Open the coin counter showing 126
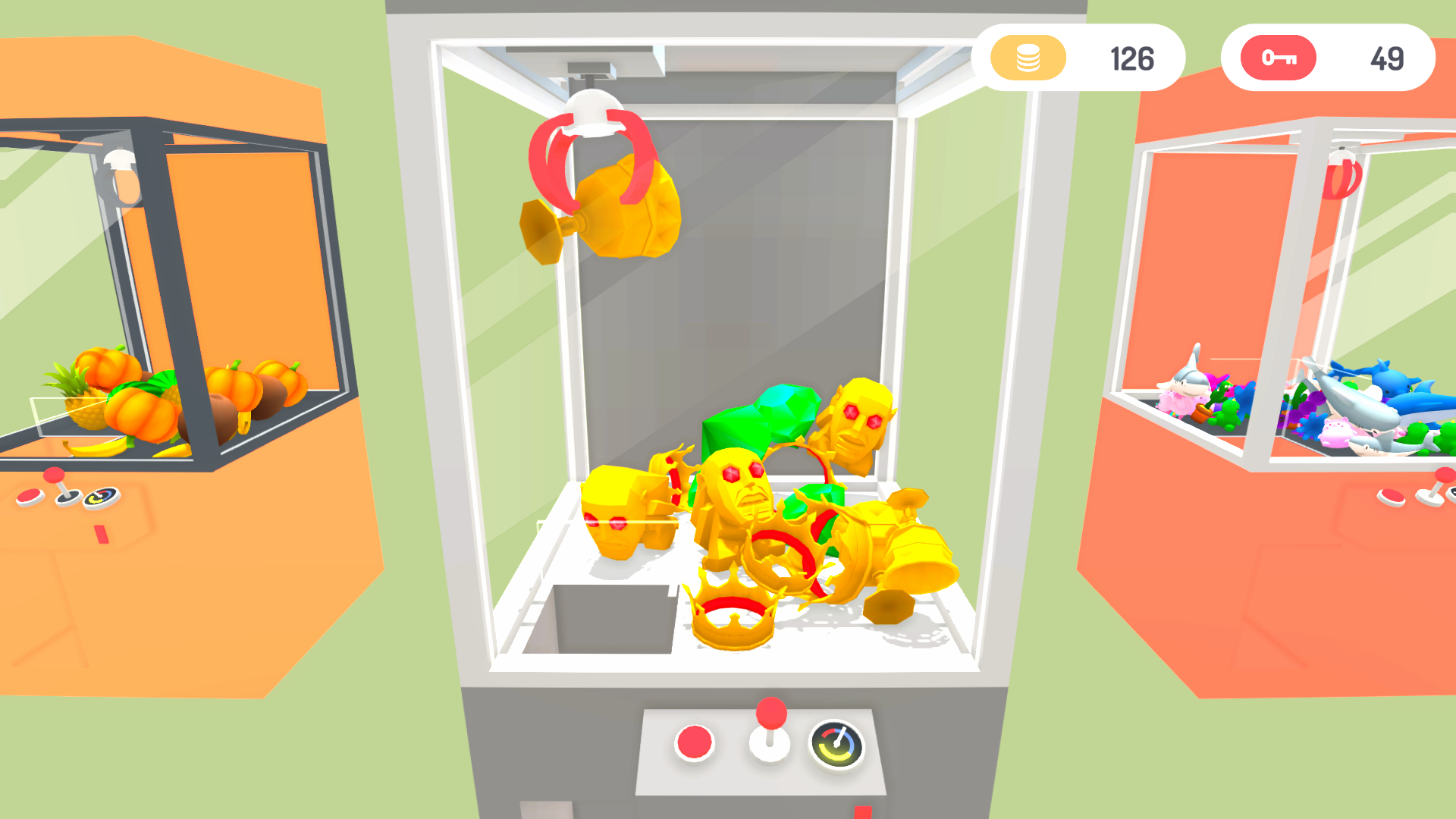 (1131, 57)
